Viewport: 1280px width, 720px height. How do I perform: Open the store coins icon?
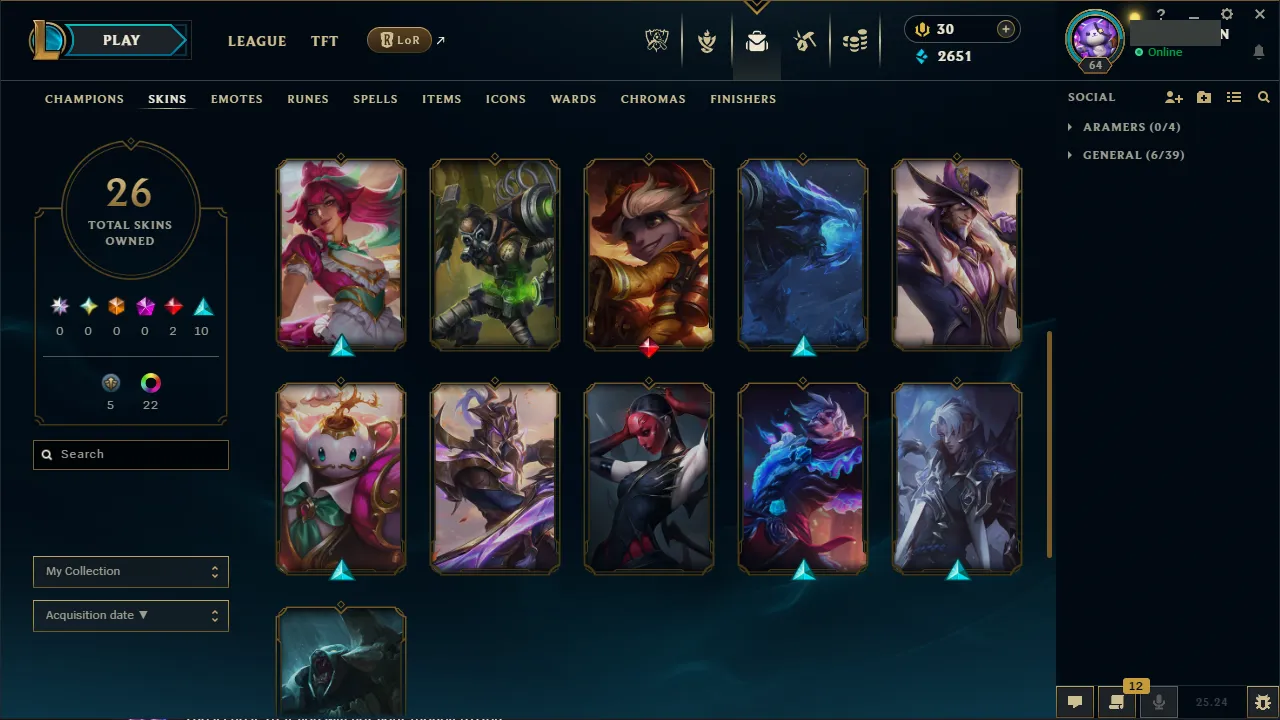coord(855,41)
